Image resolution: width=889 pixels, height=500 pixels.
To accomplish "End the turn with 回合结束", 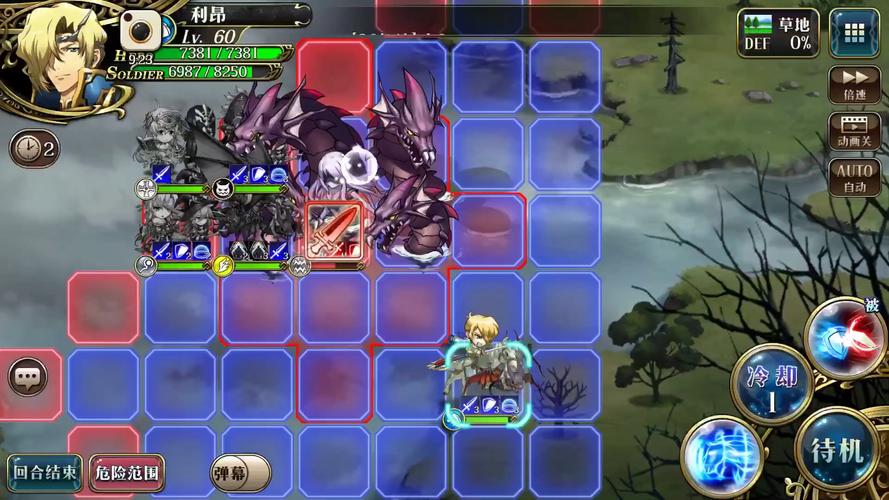I will 45,470.
